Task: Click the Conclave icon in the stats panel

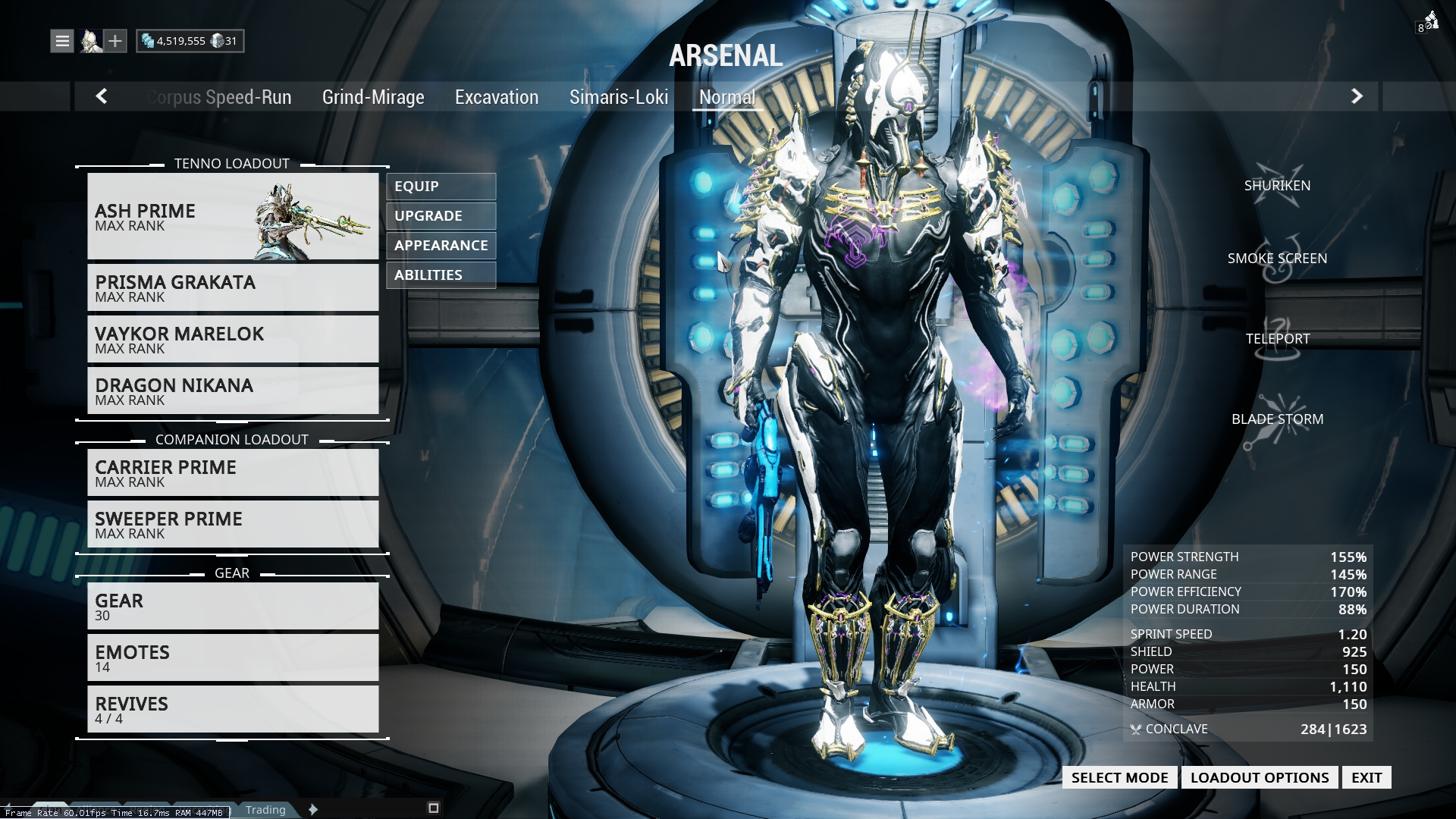Action: click(1135, 730)
